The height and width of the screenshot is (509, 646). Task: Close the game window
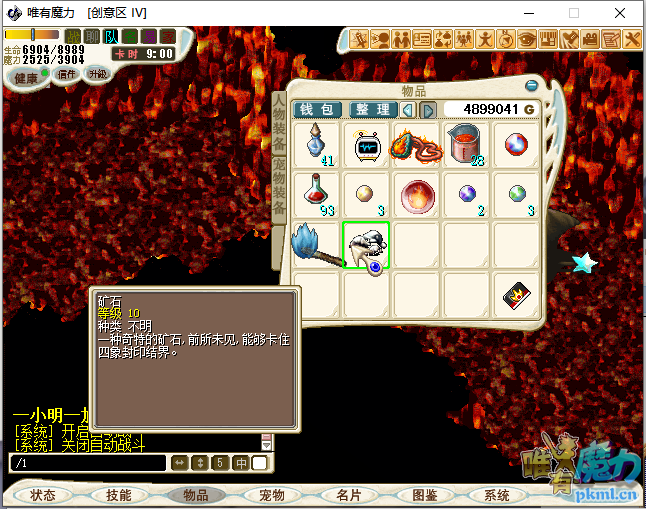[620, 13]
